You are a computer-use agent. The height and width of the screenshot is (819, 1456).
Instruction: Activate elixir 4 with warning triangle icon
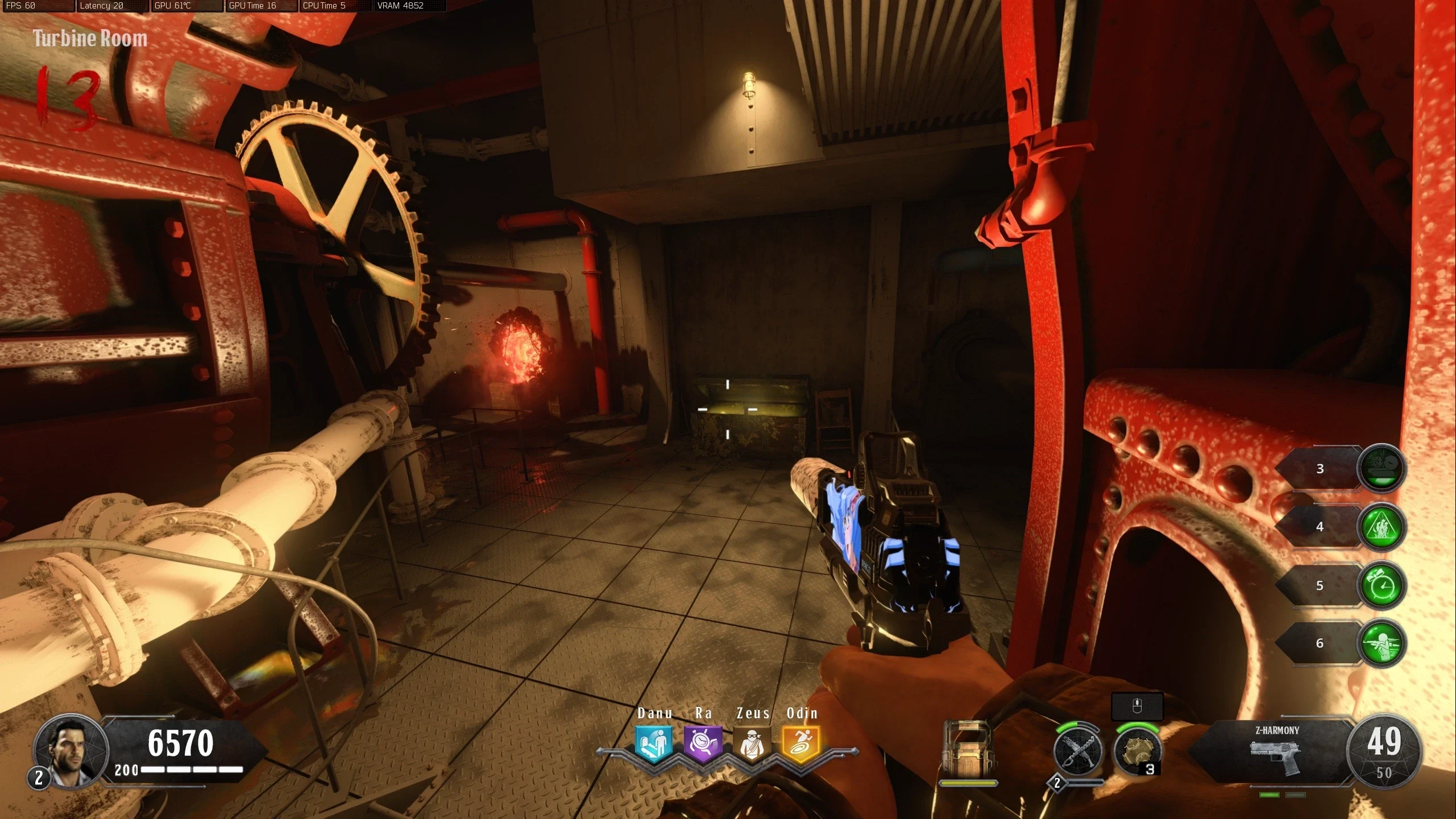tap(1382, 527)
